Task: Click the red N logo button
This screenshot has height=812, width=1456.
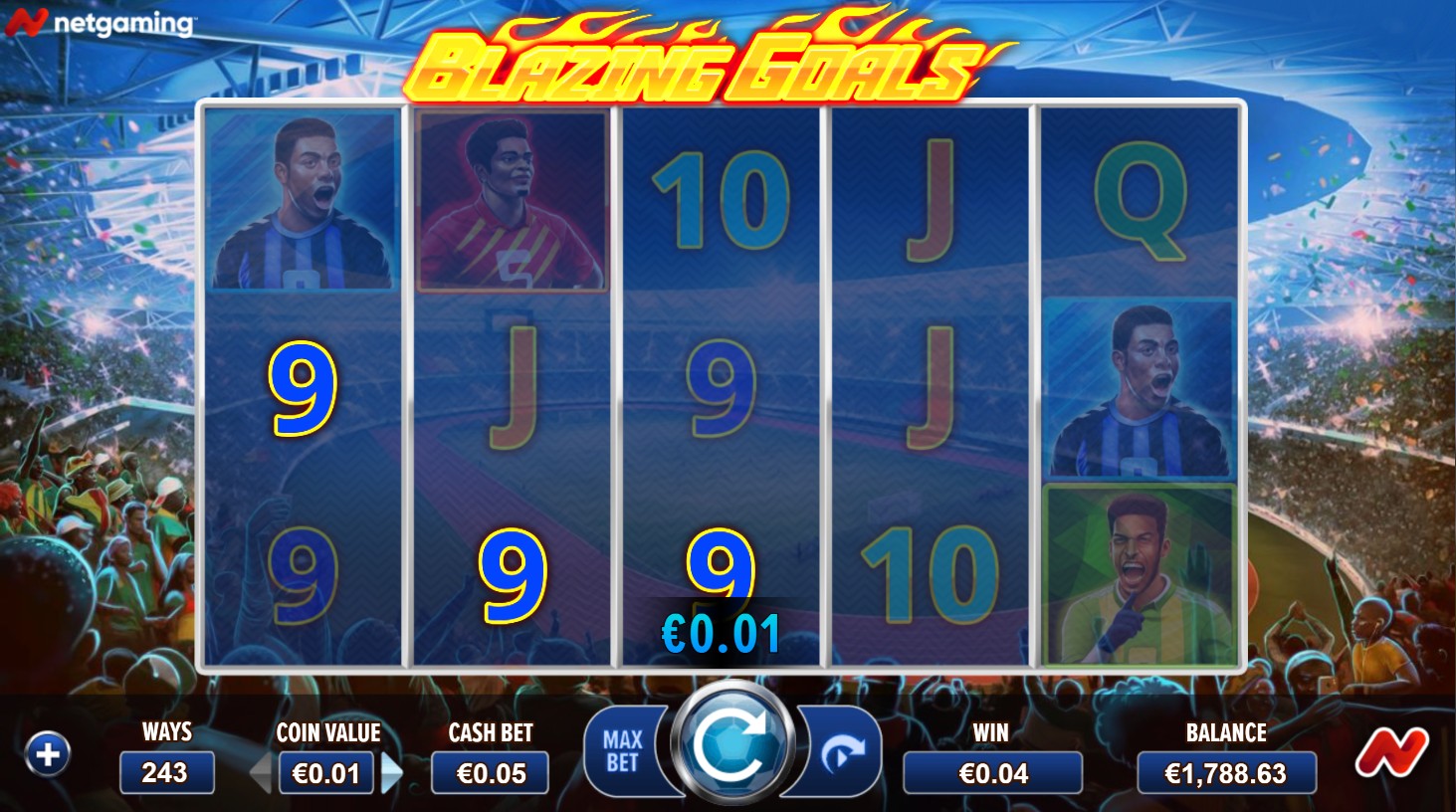Action: (x=1390, y=751)
